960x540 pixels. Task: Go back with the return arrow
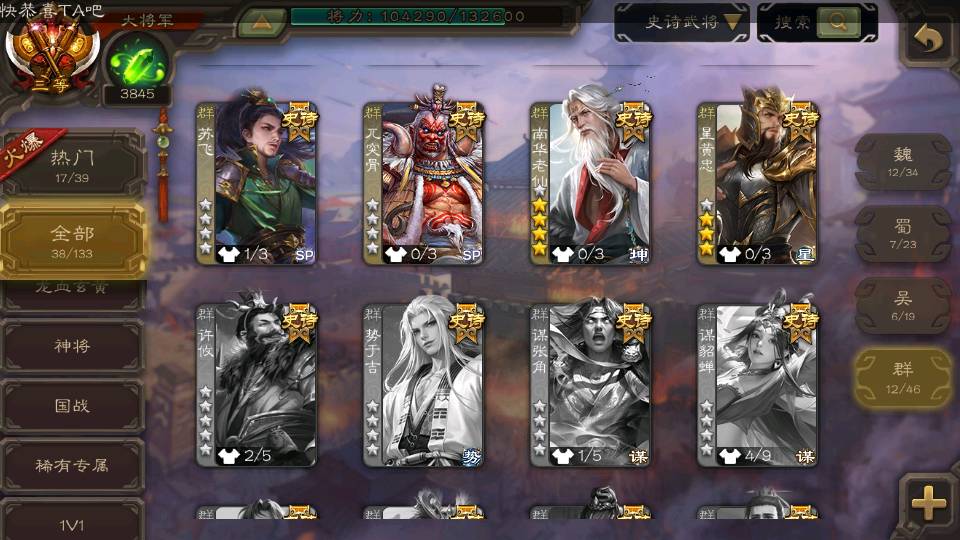(929, 40)
